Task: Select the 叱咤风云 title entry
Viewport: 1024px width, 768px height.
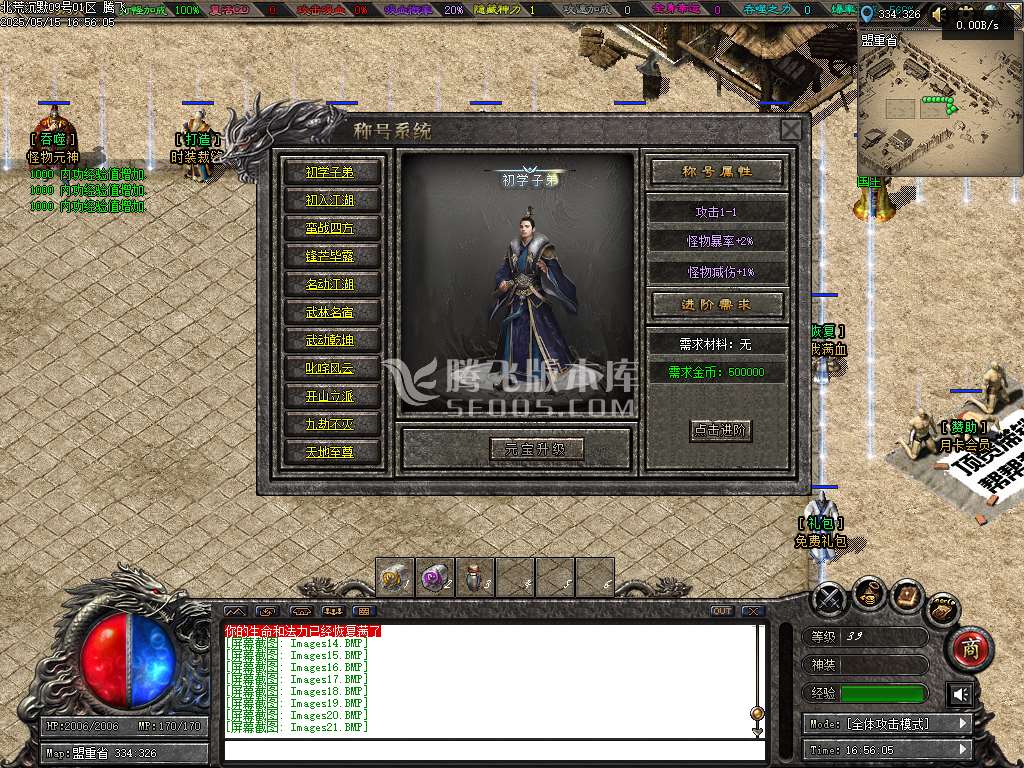Action: point(329,368)
